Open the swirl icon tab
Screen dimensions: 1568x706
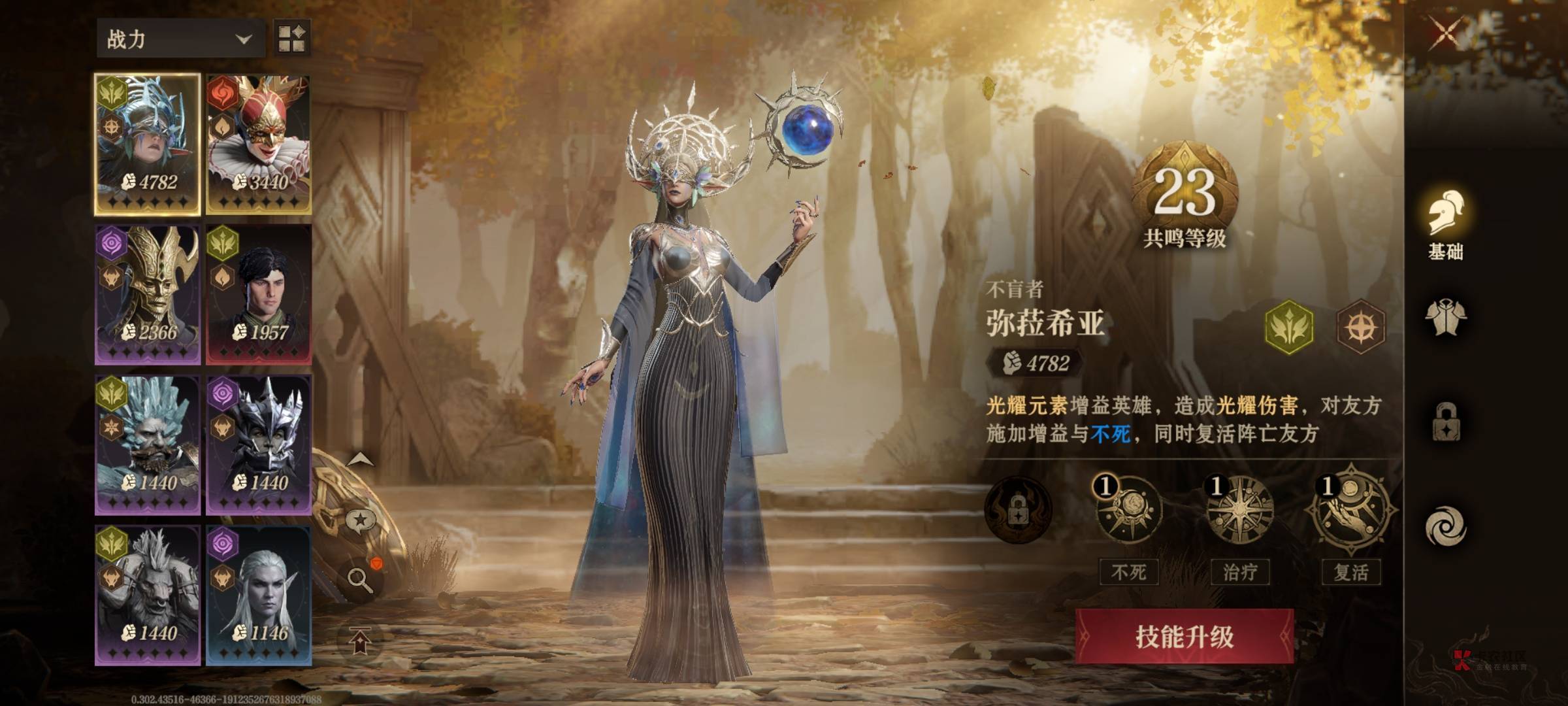[1445, 527]
